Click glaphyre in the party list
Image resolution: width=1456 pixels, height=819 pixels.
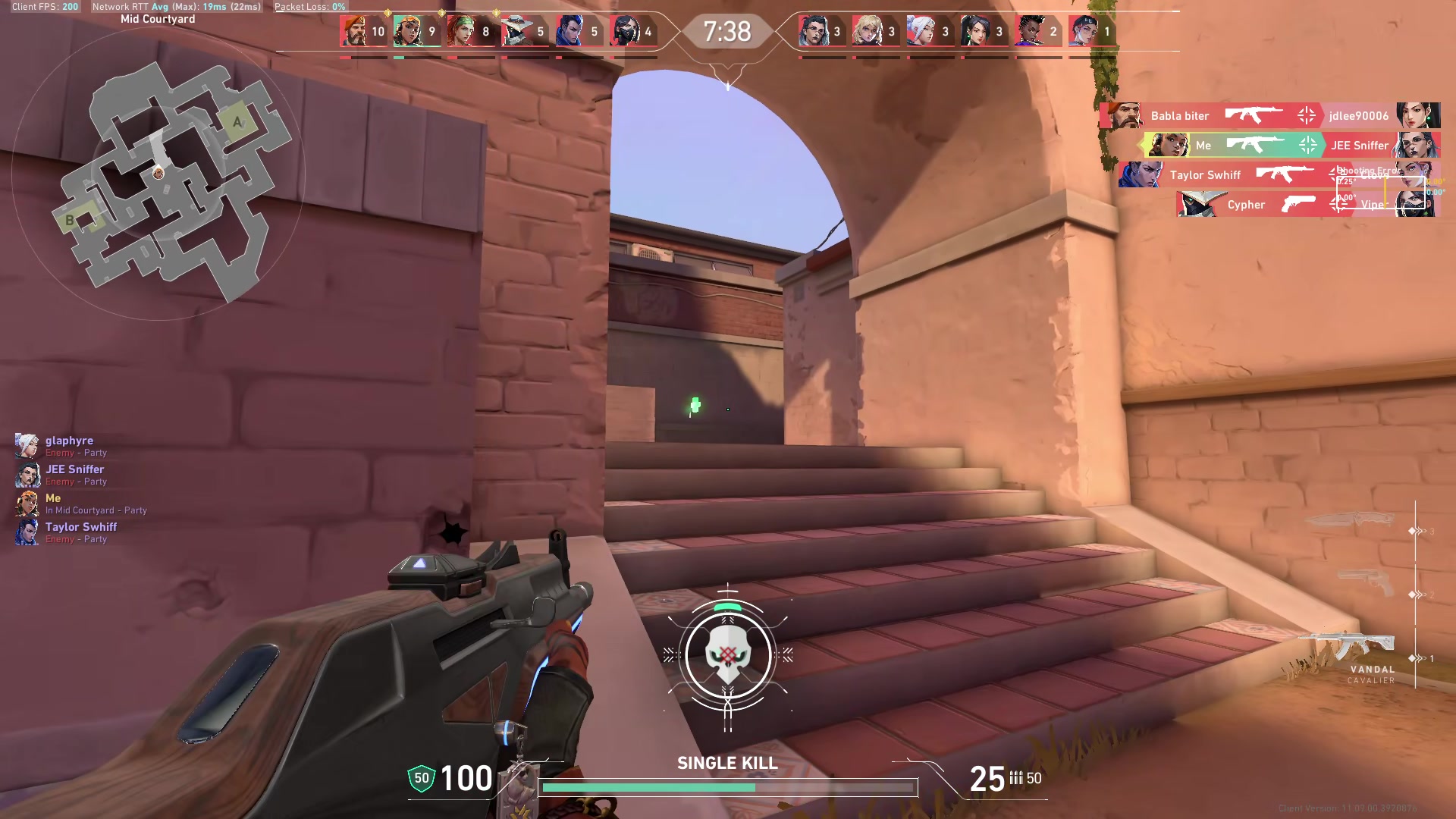68,441
